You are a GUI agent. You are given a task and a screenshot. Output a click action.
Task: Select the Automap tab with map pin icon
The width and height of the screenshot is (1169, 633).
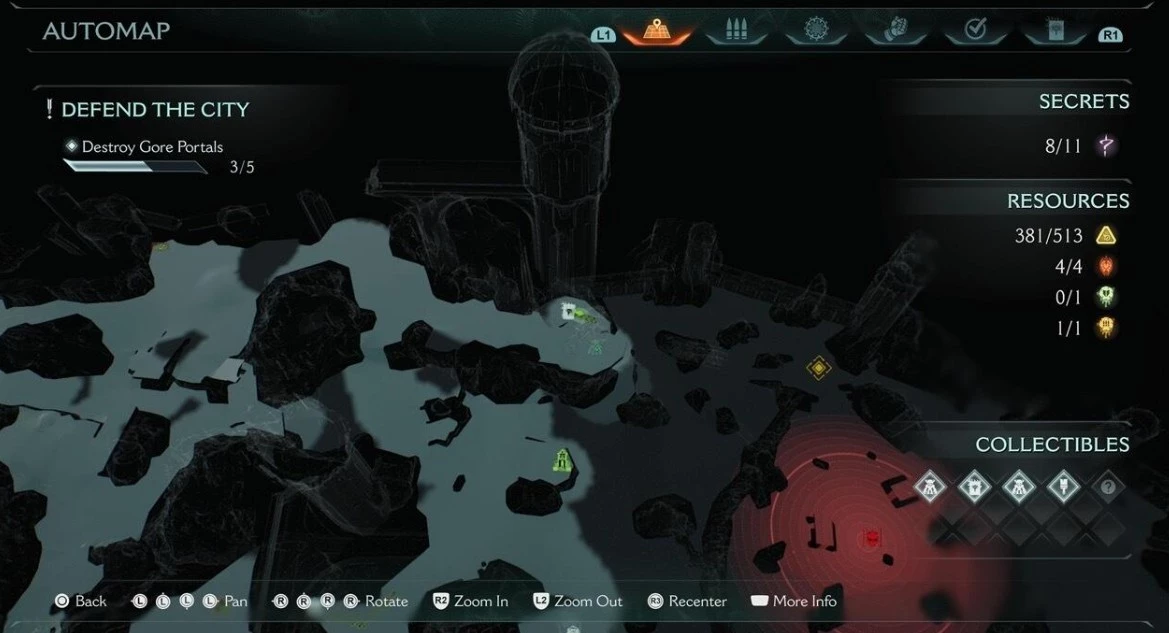[657, 32]
